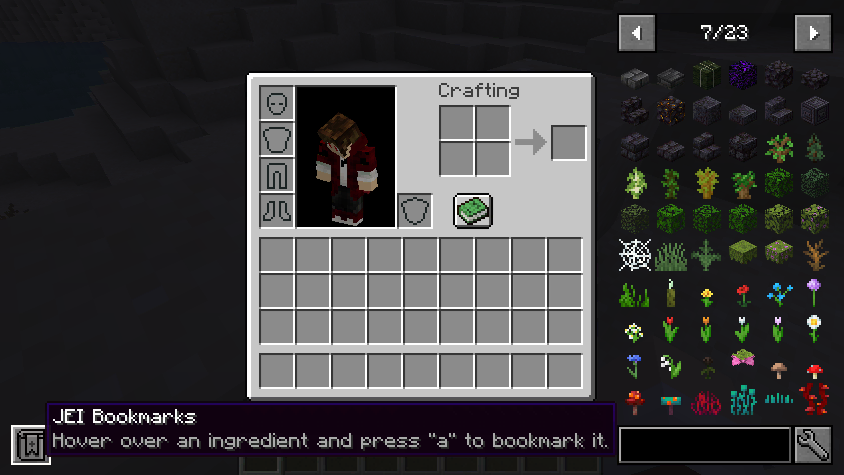
Task: Go to the previous JEI item page
Action: coord(637,33)
